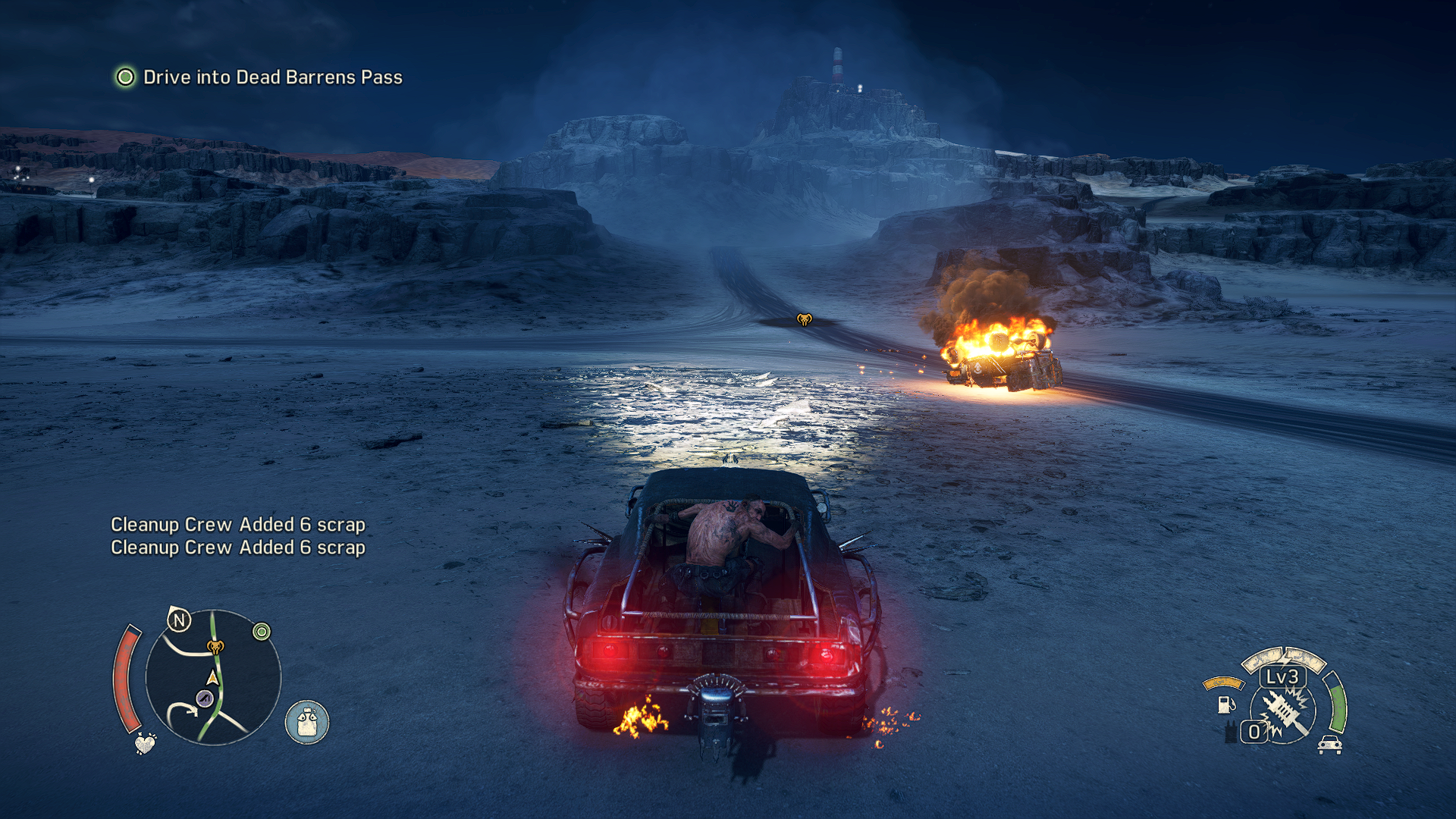This screenshot has width=1456, height=819.
Task: Select the skull waypoint marker on the road
Action: [804, 319]
